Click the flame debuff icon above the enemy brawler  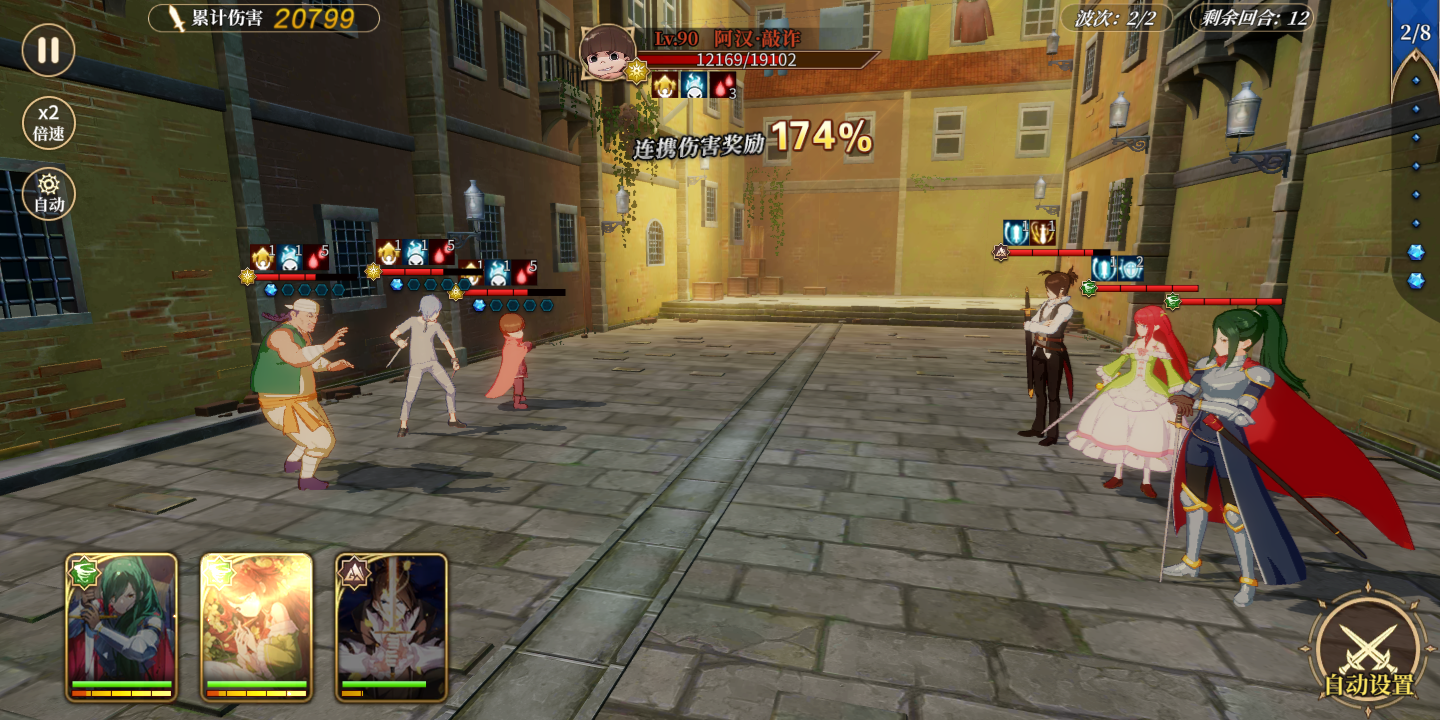pyautogui.click(x=290, y=255)
